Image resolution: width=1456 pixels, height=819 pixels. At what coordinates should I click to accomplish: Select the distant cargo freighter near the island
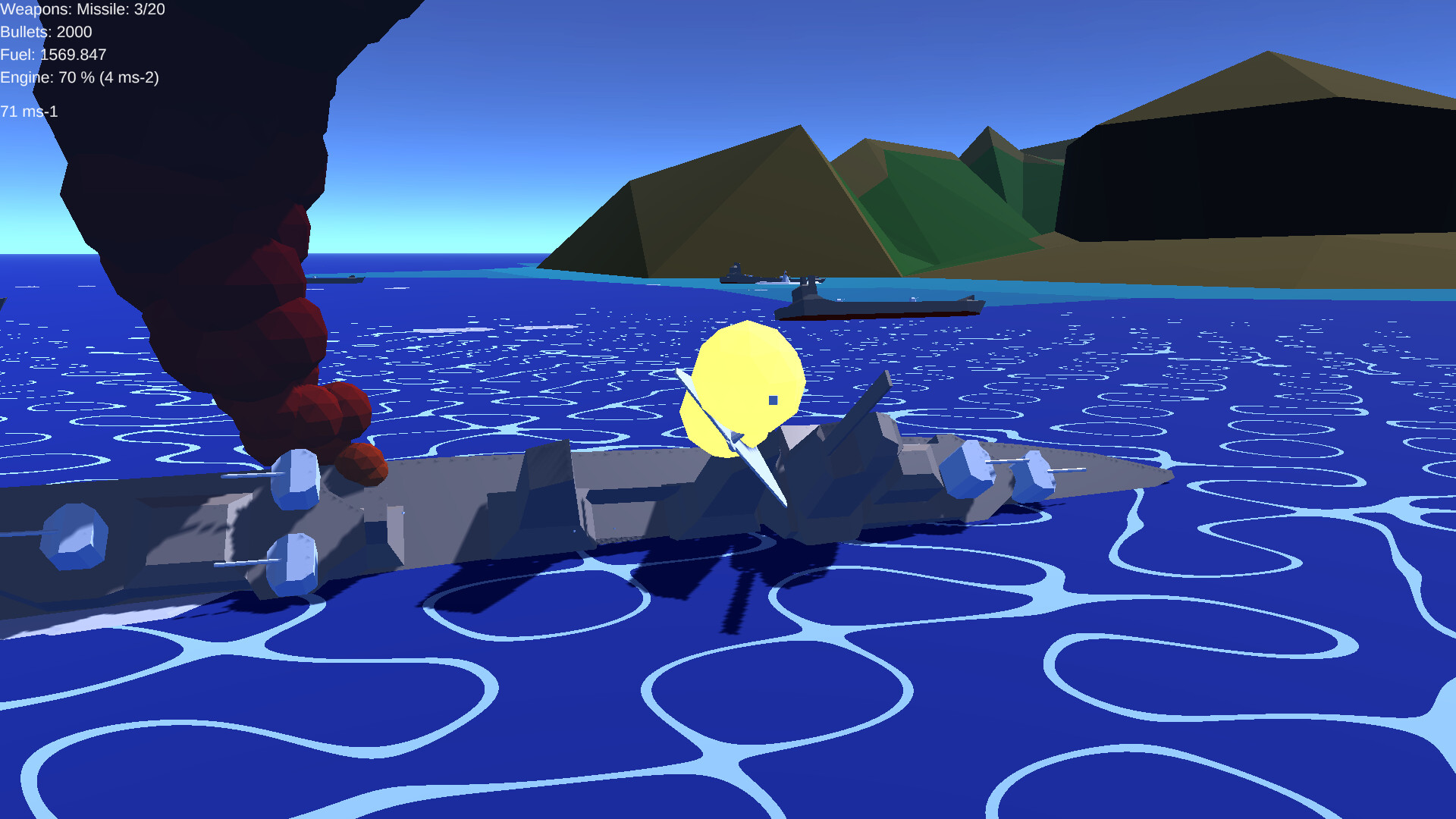(880, 303)
